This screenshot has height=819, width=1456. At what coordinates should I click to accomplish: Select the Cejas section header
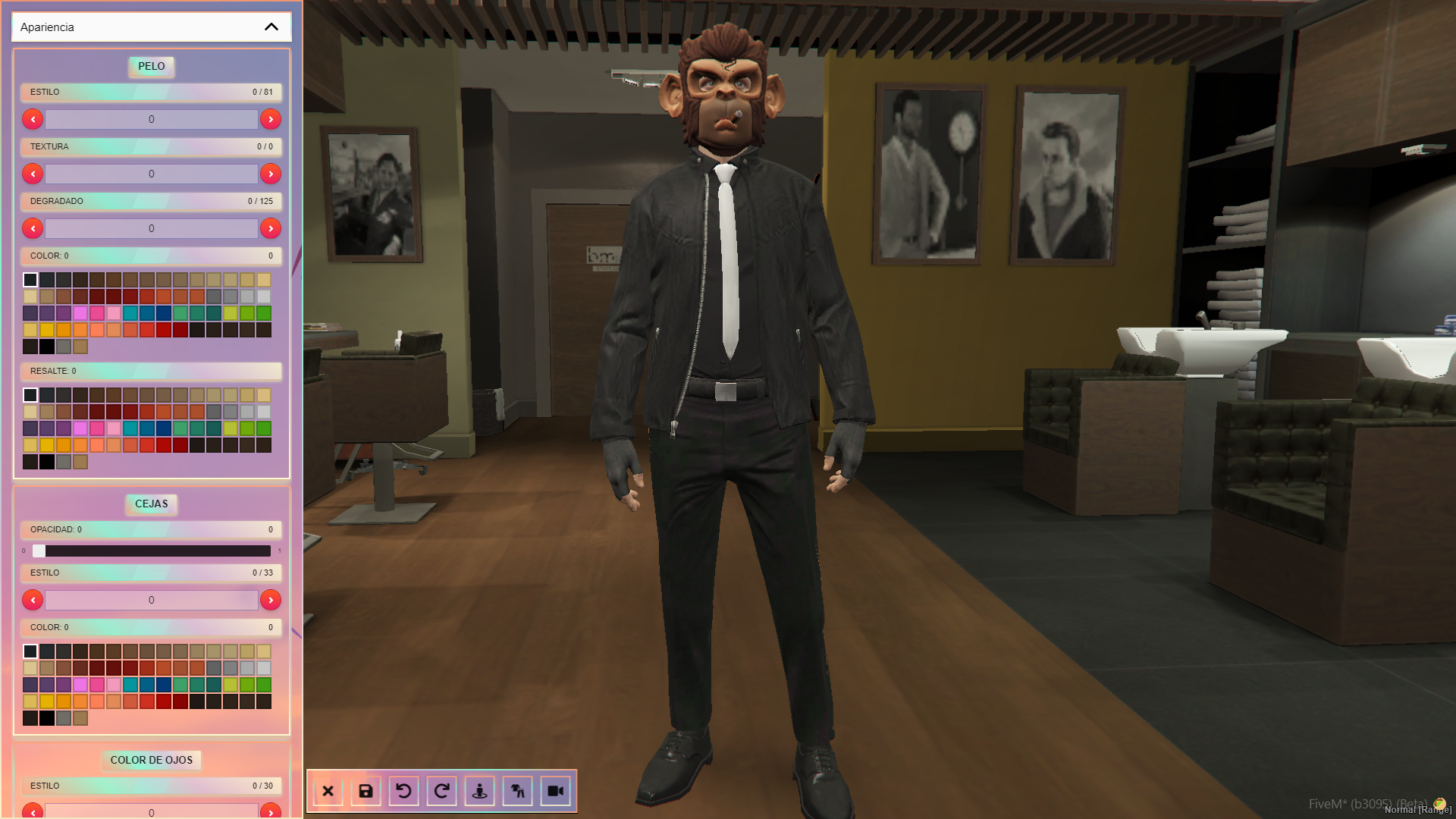152,504
